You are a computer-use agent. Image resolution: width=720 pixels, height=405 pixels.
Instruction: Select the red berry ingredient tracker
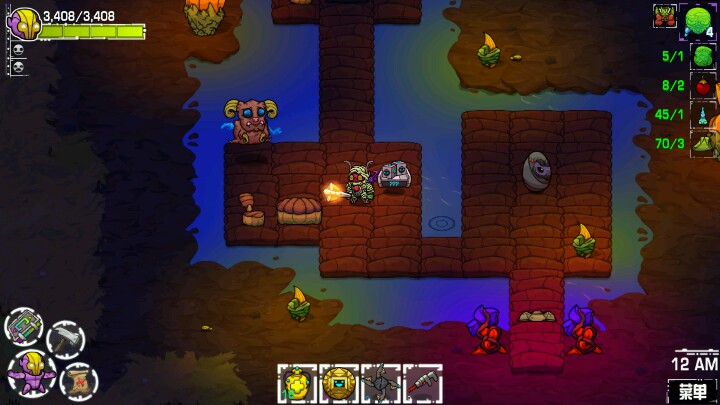[703, 86]
